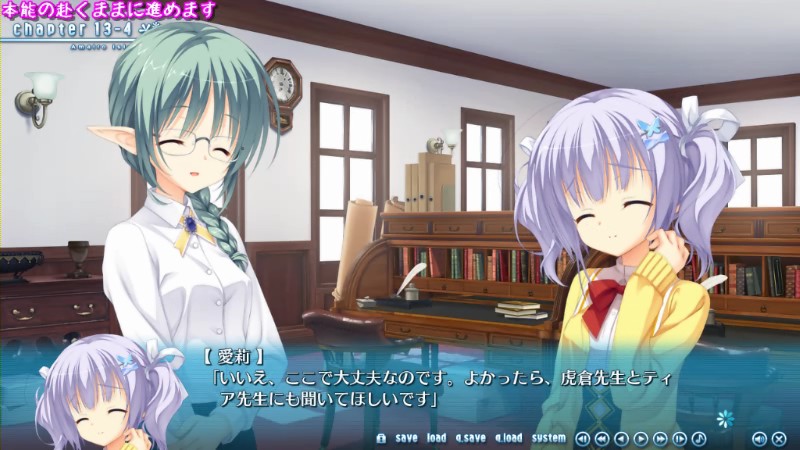The height and width of the screenshot is (450, 800).
Task: Quick load with q.load
Action: [x=508, y=438]
